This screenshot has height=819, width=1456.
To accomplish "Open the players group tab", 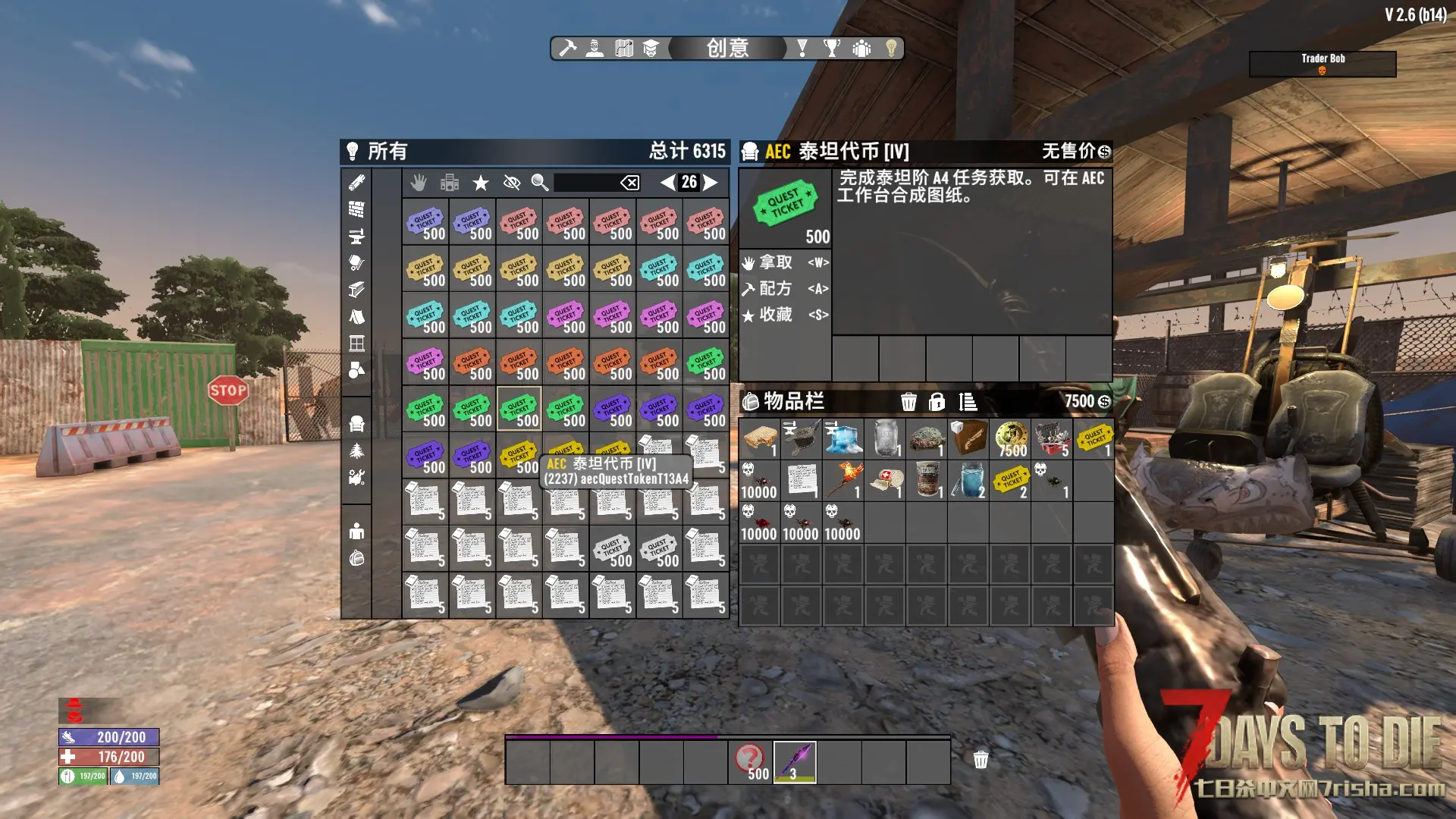I will 861,49.
